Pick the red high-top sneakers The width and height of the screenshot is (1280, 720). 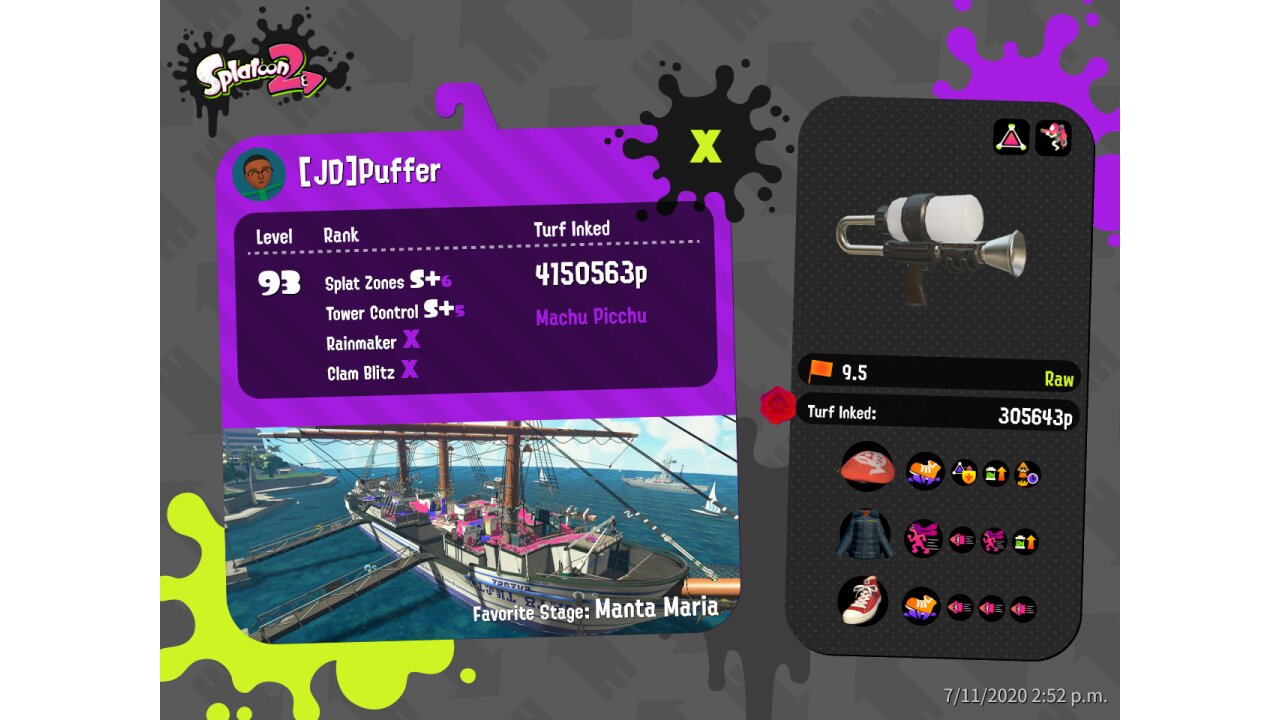click(862, 600)
